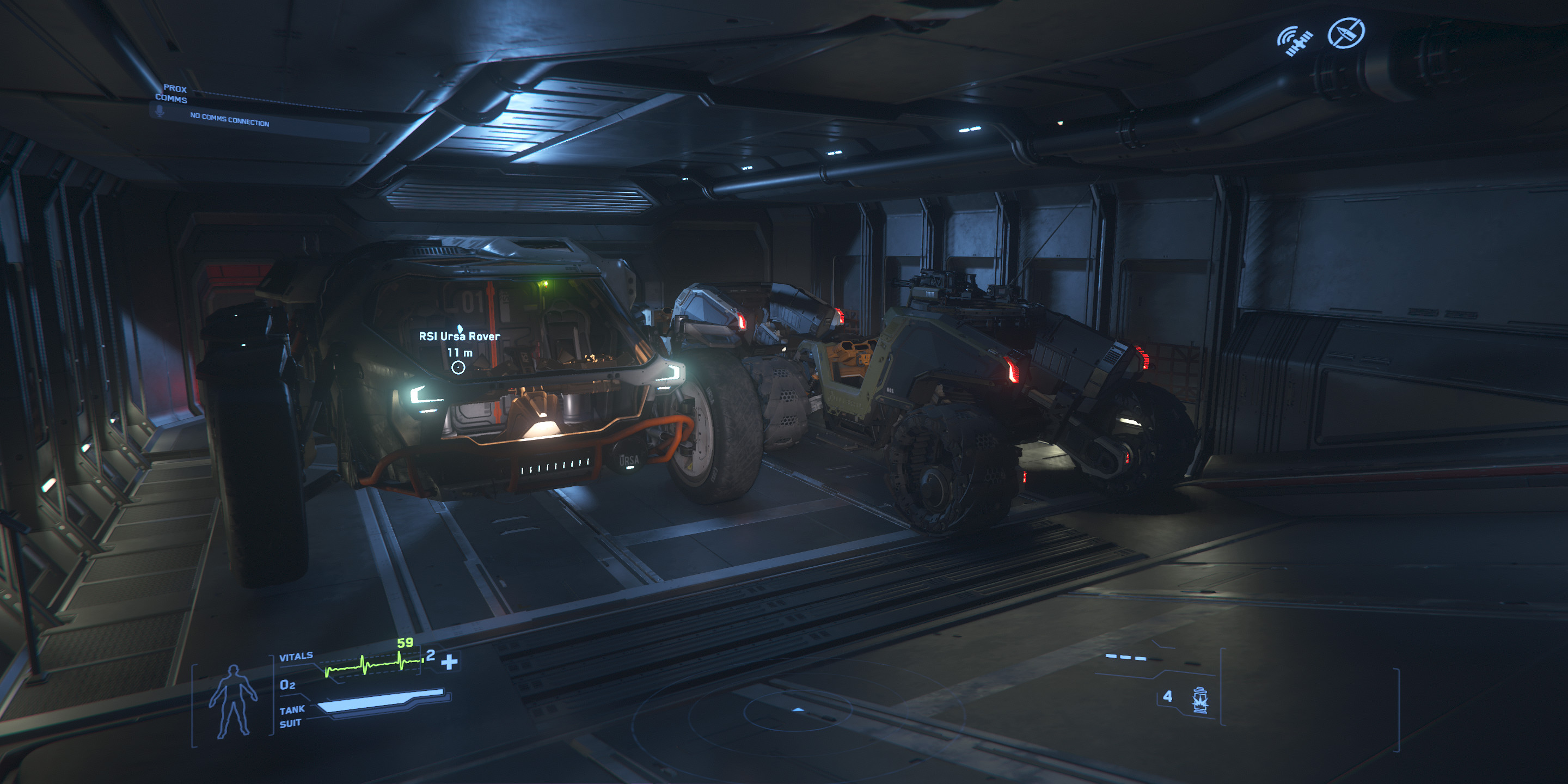
Task: Open the suit body status figure
Action: 232,701
